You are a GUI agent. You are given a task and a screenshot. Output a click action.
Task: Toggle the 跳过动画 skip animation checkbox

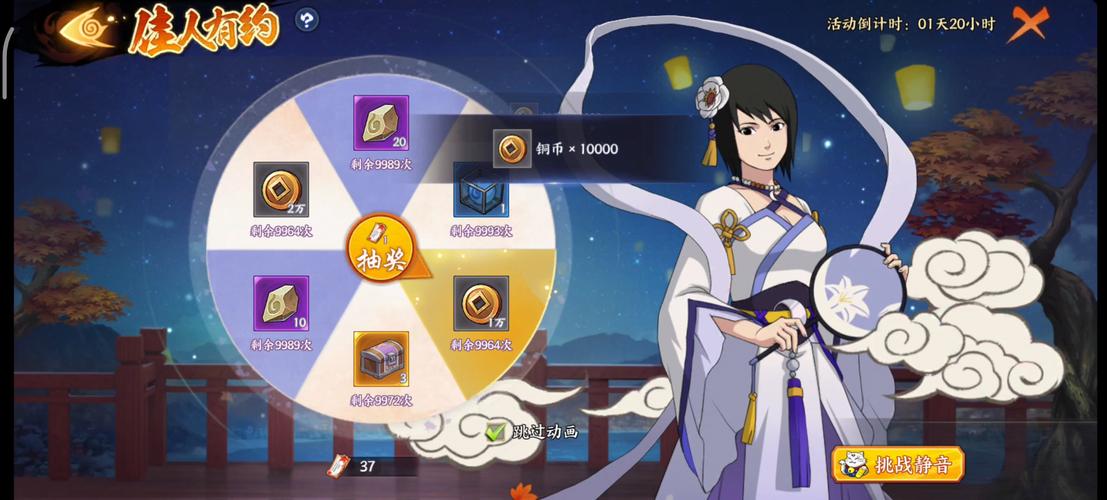[496, 432]
